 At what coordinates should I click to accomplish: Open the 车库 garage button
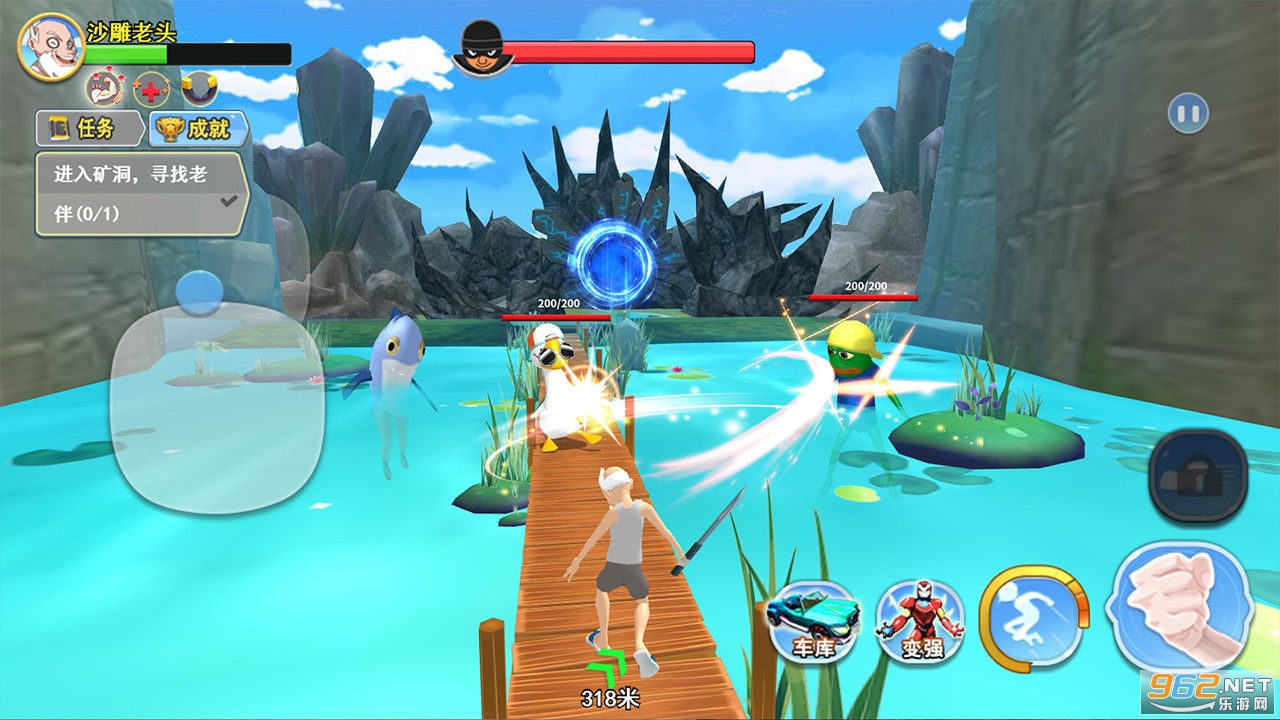pos(815,621)
